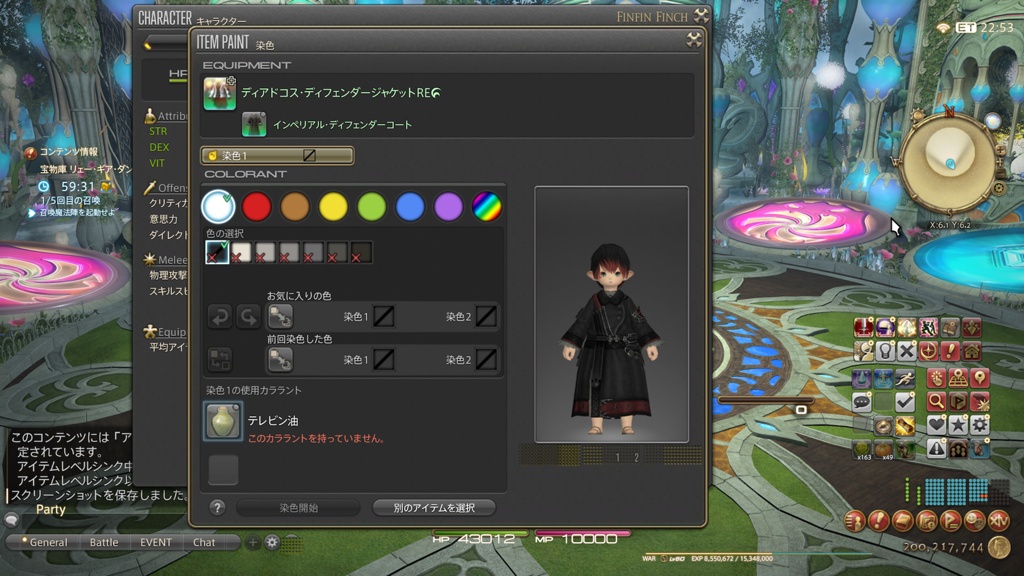Image resolution: width=1024 pixels, height=576 pixels.
Task: Select the red colorant category
Action: pos(257,207)
